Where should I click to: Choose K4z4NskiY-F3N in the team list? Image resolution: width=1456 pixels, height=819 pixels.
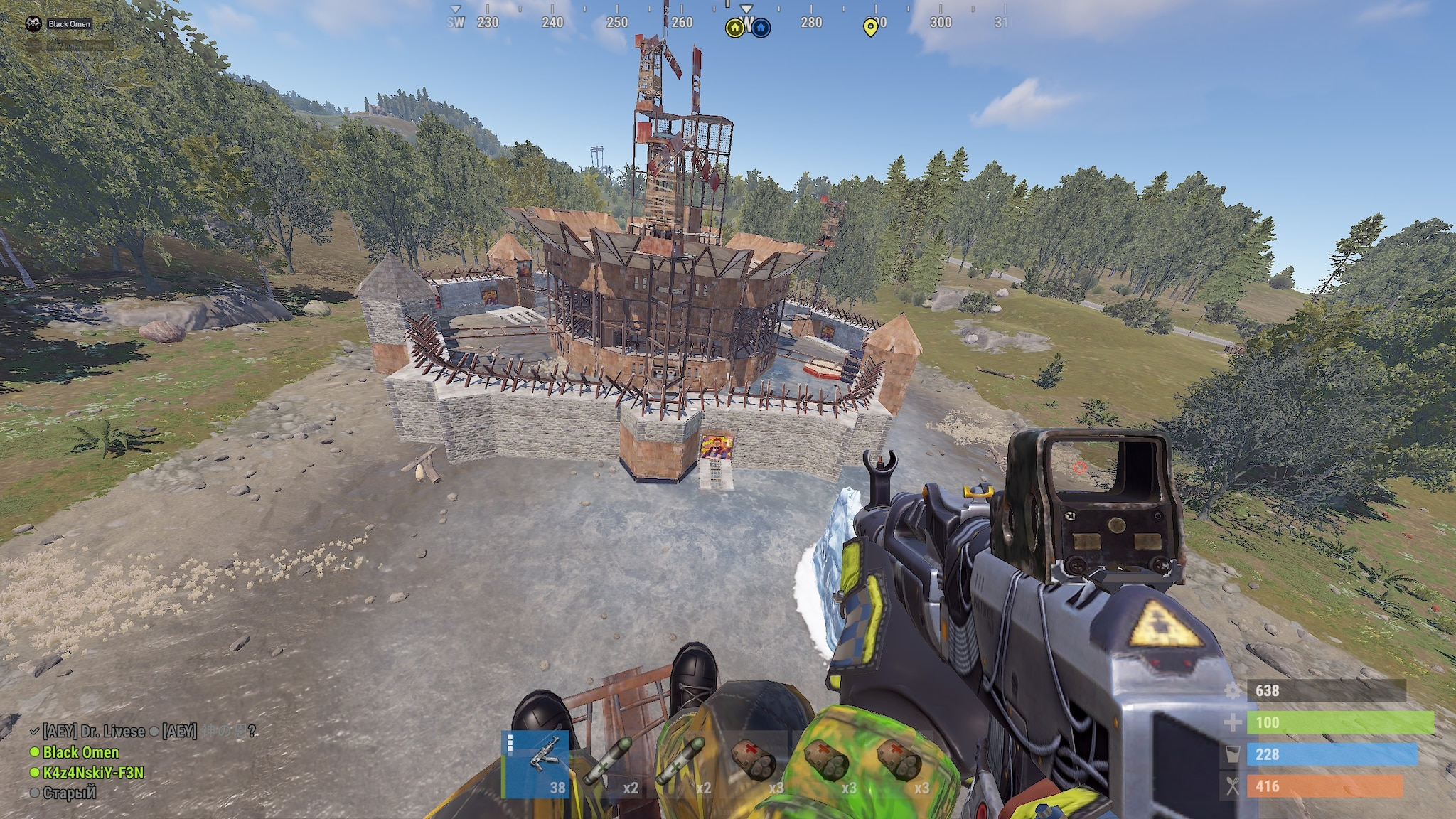pos(93,772)
